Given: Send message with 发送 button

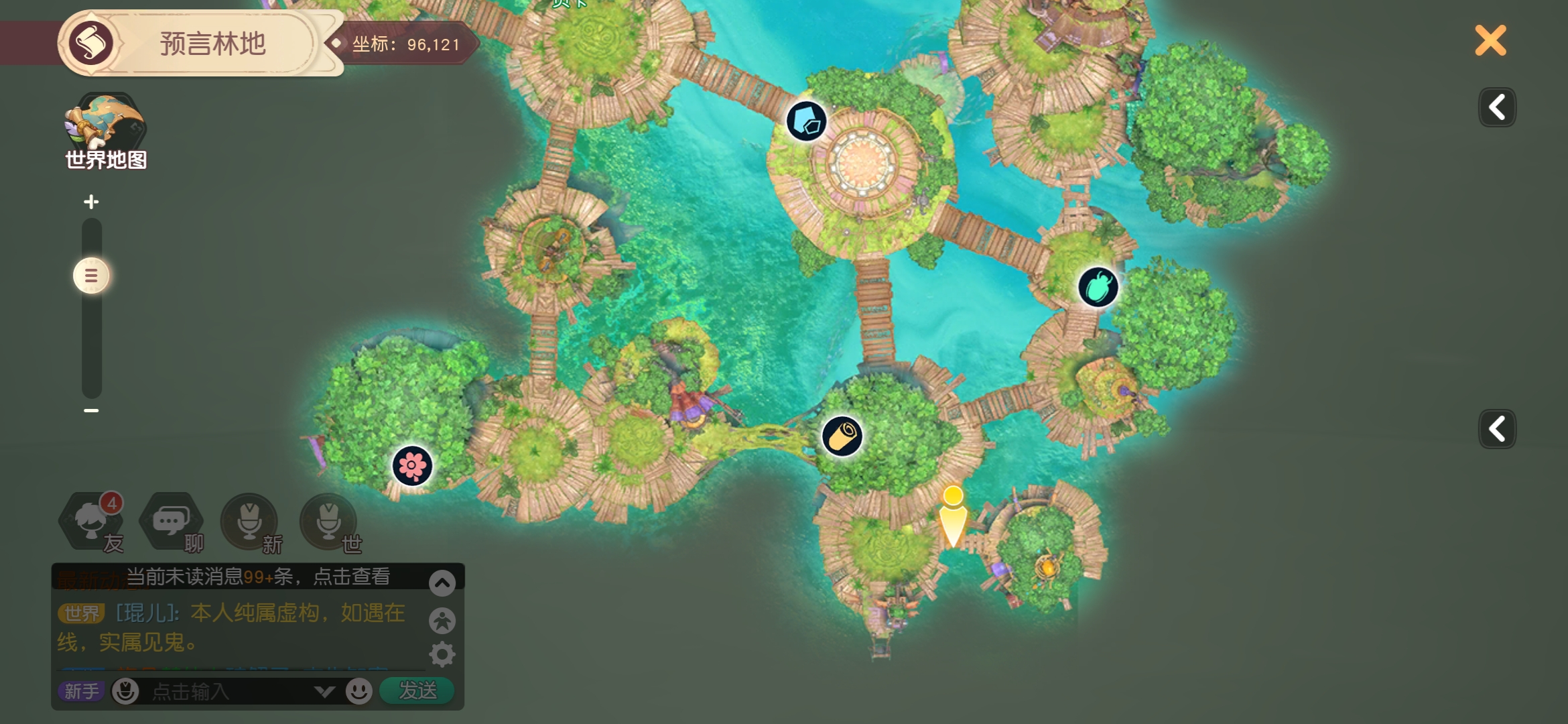Looking at the screenshot, I should (x=417, y=690).
